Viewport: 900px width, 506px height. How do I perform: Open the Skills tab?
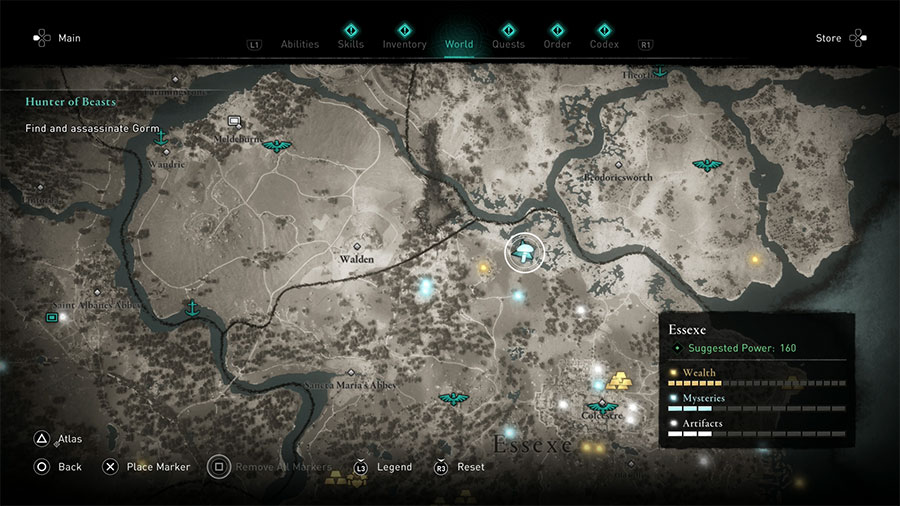351,44
